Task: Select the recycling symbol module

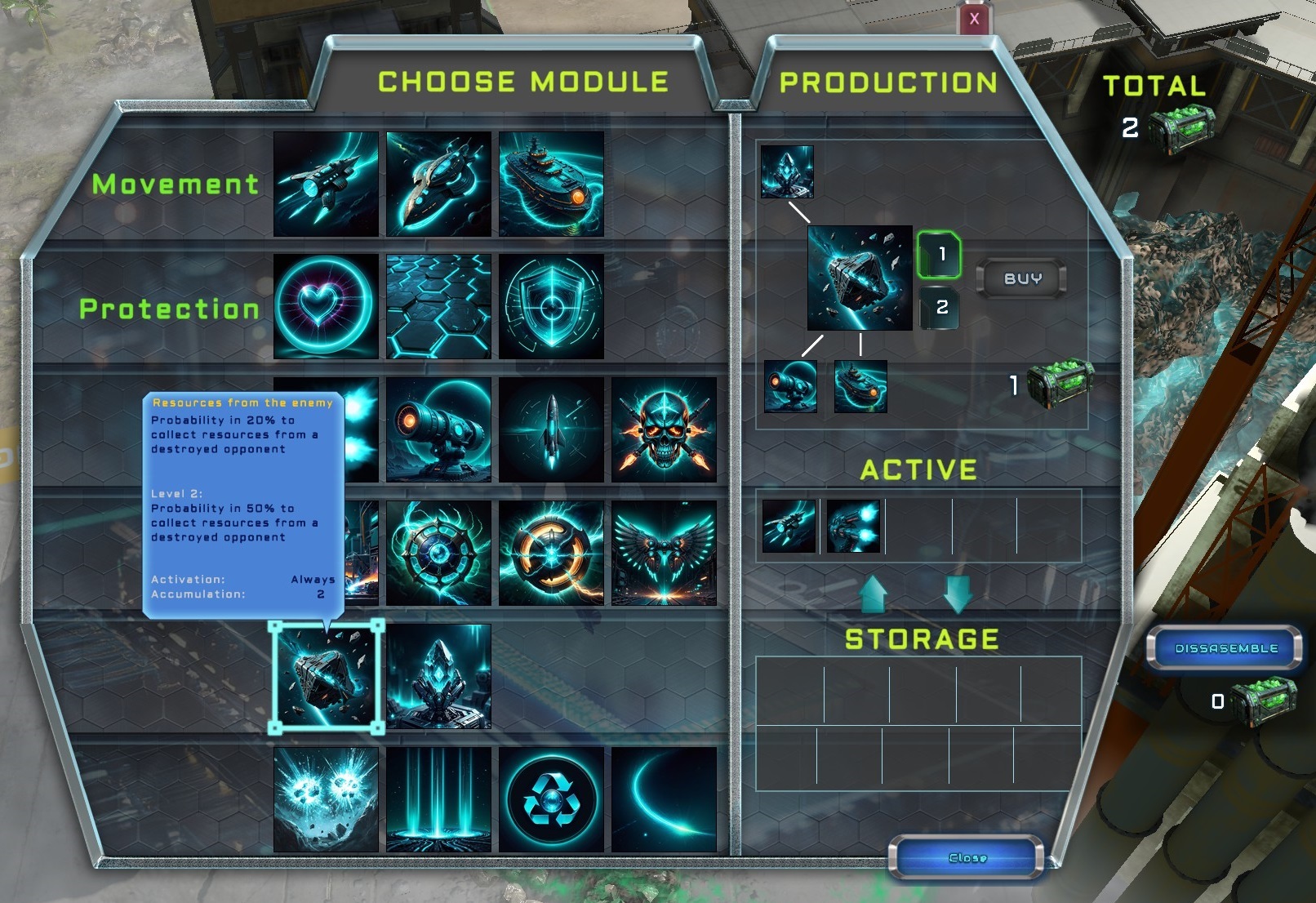Action: coord(551,796)
